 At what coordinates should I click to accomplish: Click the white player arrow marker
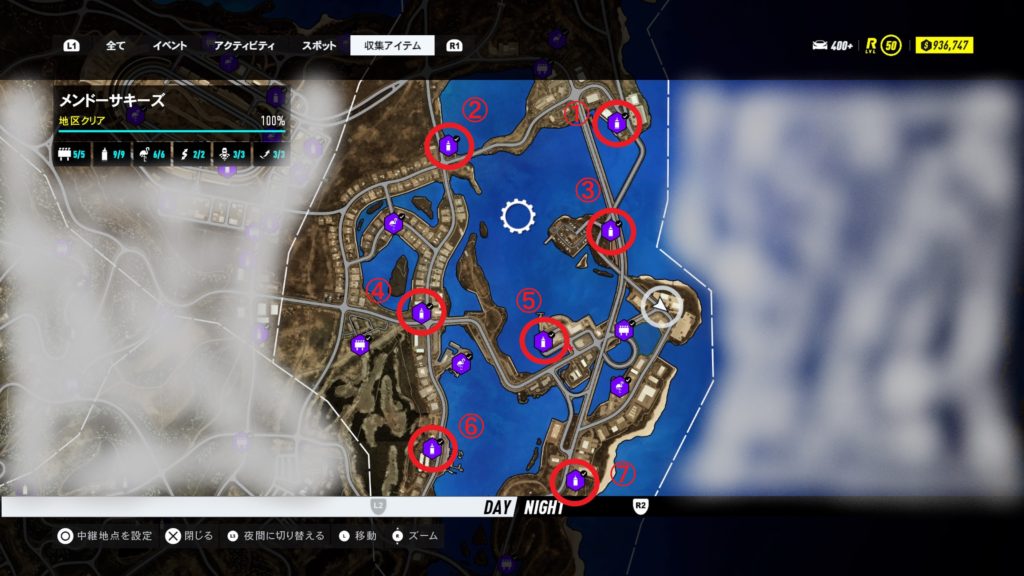(x=662, y=306)
